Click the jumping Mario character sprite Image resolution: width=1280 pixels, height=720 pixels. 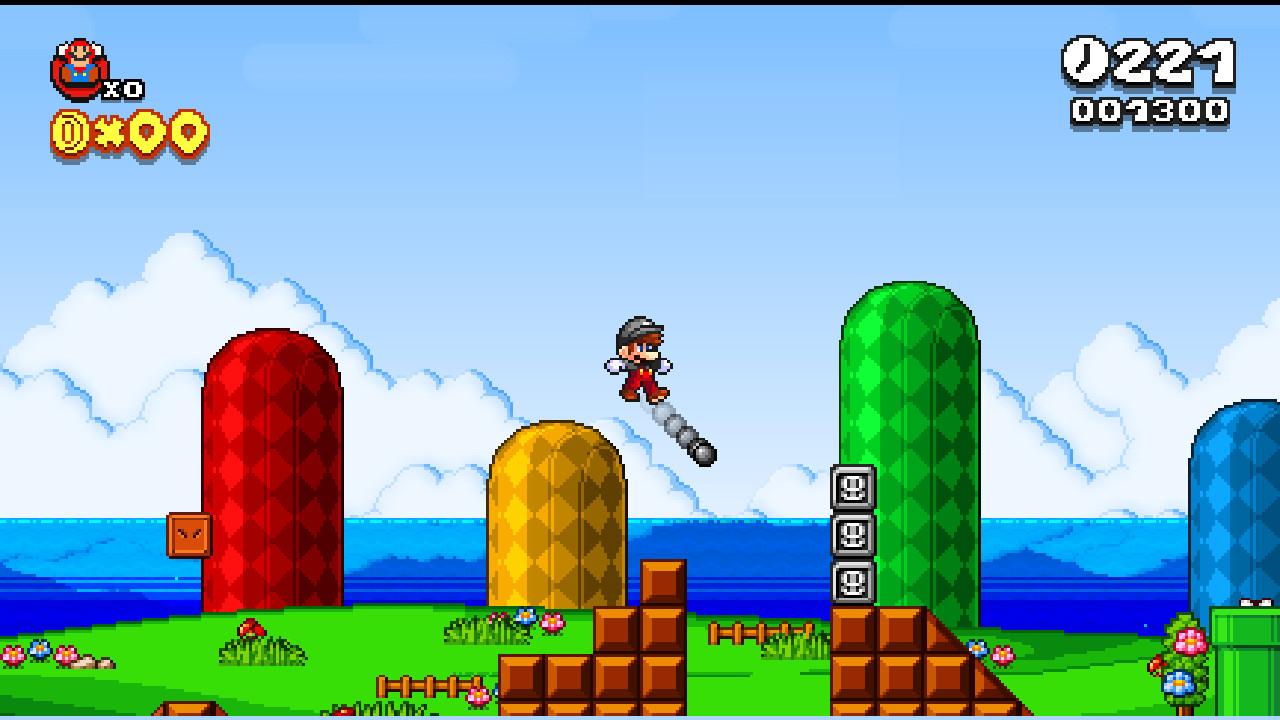click(640, 360)
